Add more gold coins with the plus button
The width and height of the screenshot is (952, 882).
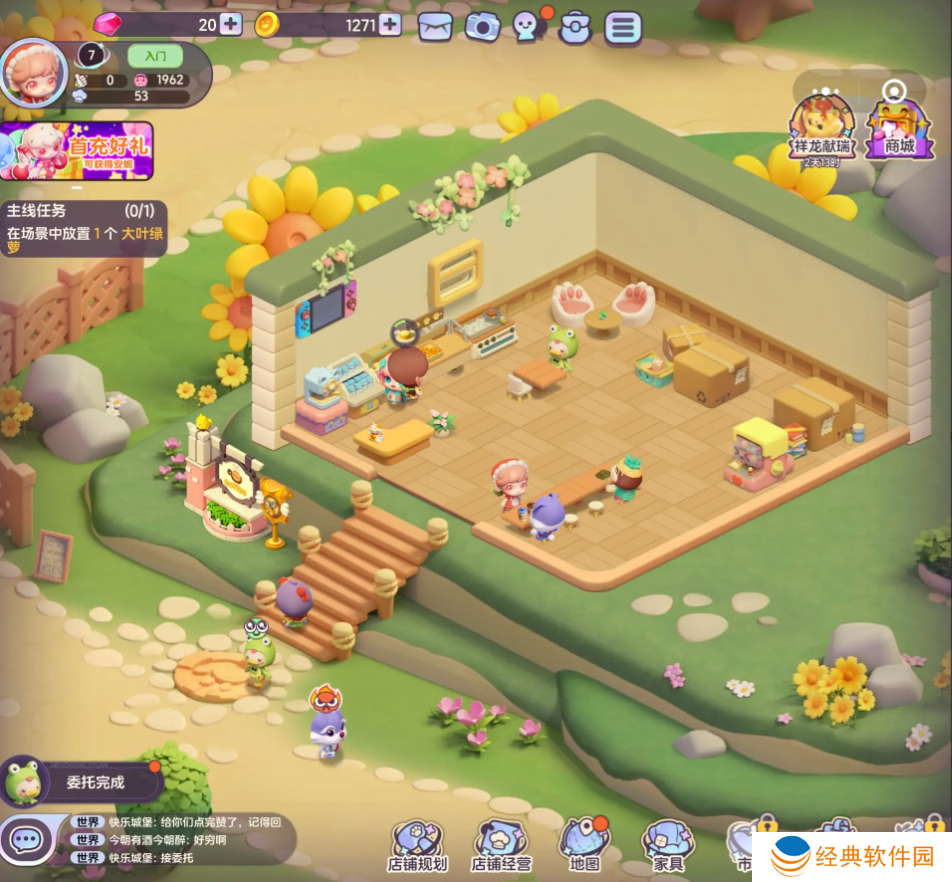390,25
